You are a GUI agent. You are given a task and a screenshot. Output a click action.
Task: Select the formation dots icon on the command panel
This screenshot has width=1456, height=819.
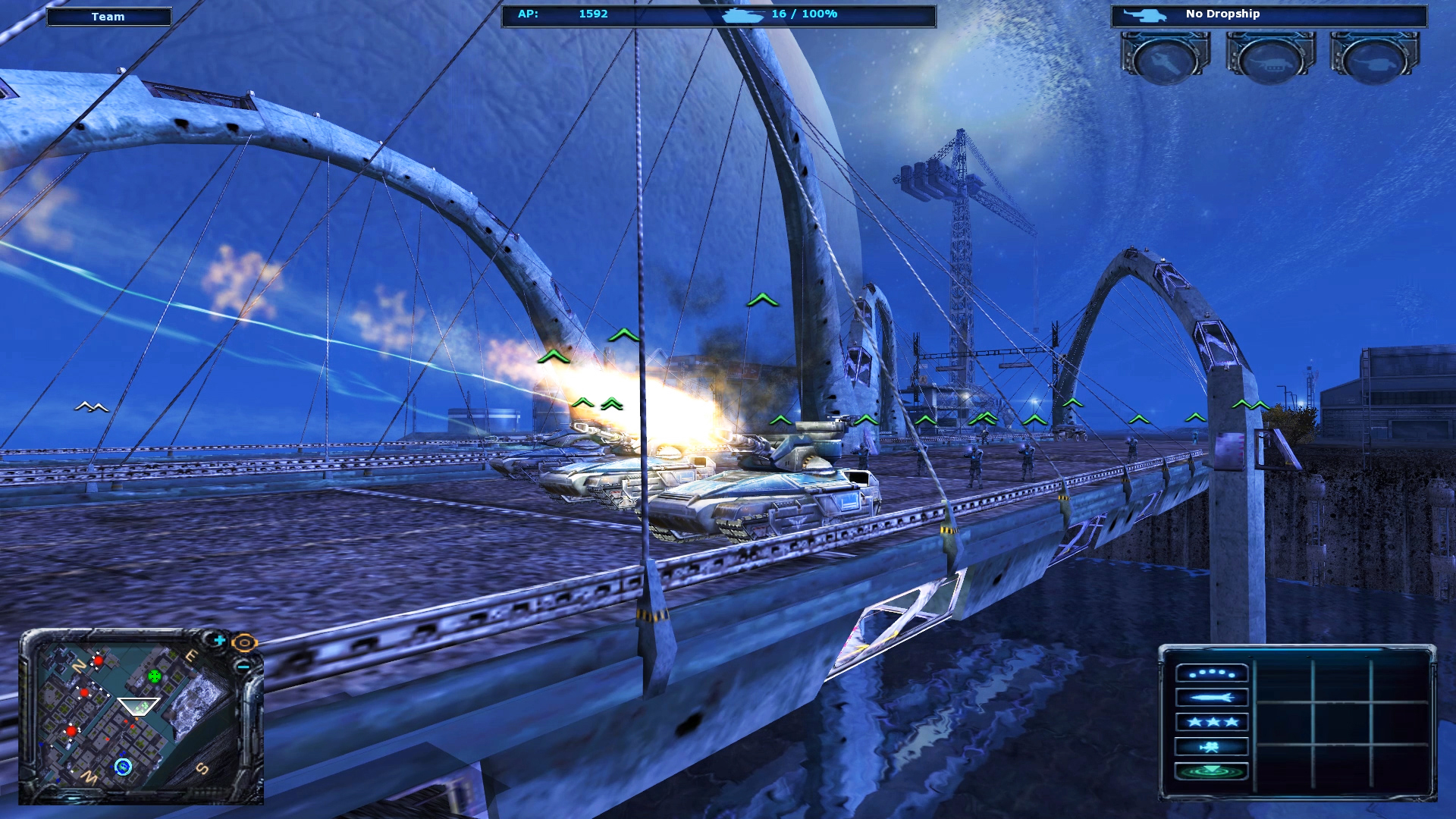coord(1213,673)
